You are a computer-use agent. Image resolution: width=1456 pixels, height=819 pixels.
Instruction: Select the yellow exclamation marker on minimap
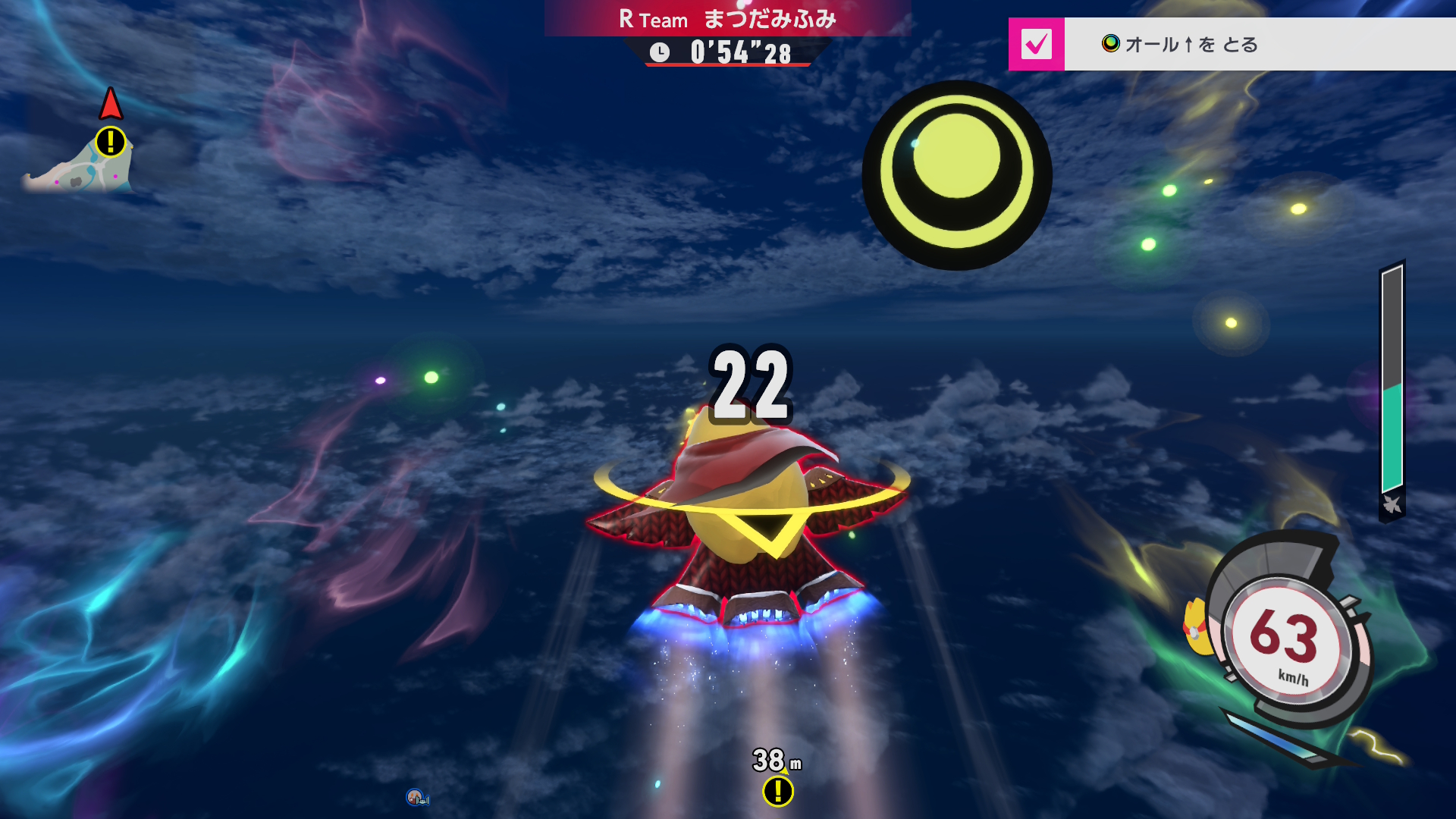tap(111, 142)
